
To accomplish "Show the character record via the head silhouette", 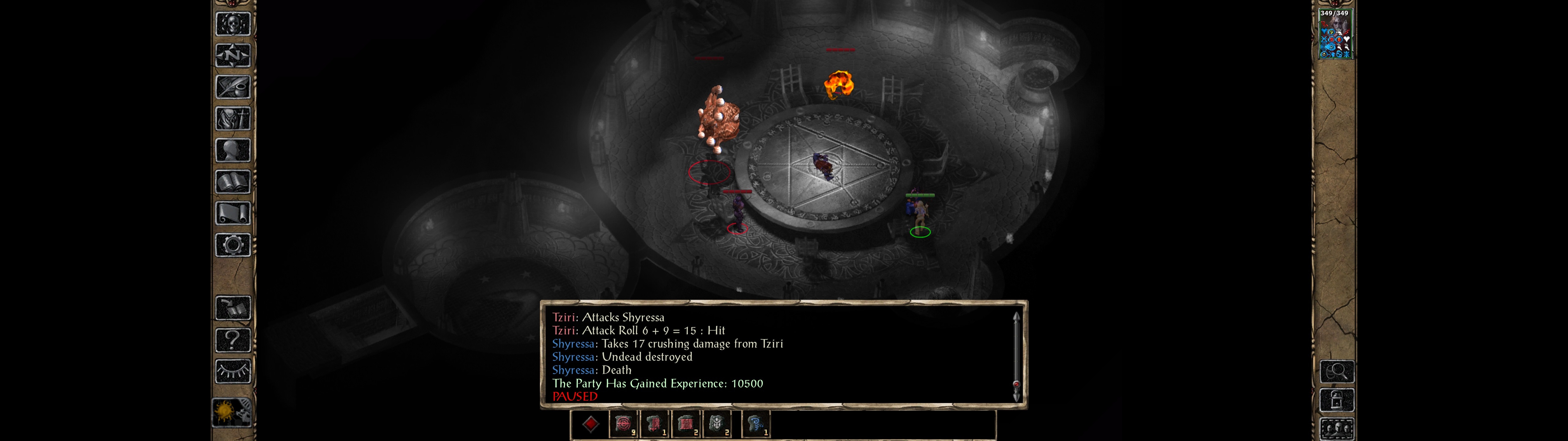I will pos(233,150).
